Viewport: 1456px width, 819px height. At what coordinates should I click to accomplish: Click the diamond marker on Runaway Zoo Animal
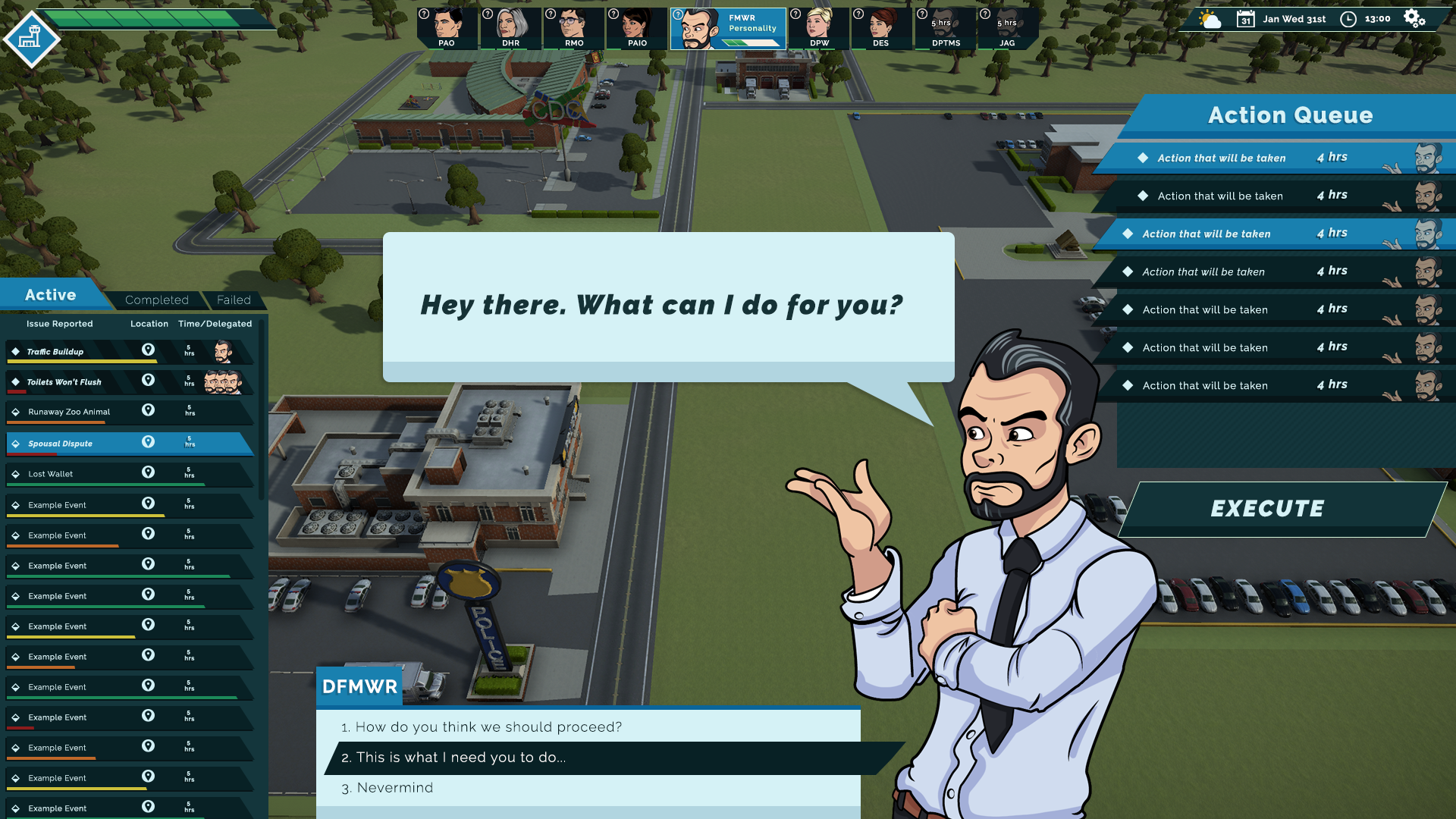pyautogui.click(x=15, y=410)
